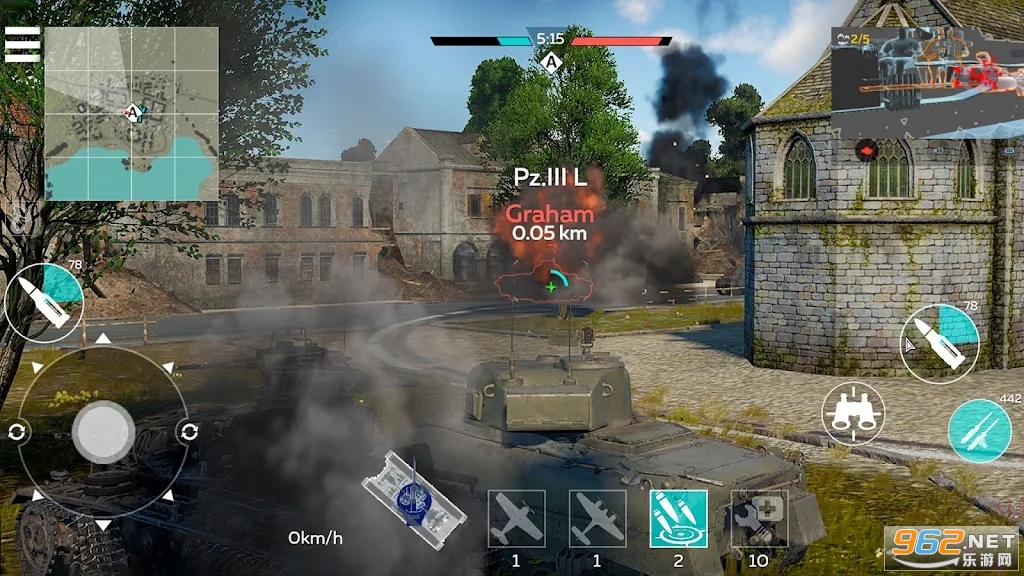Open the hamburger menu
Screen dimensions: 1024x576
[22, 44]
